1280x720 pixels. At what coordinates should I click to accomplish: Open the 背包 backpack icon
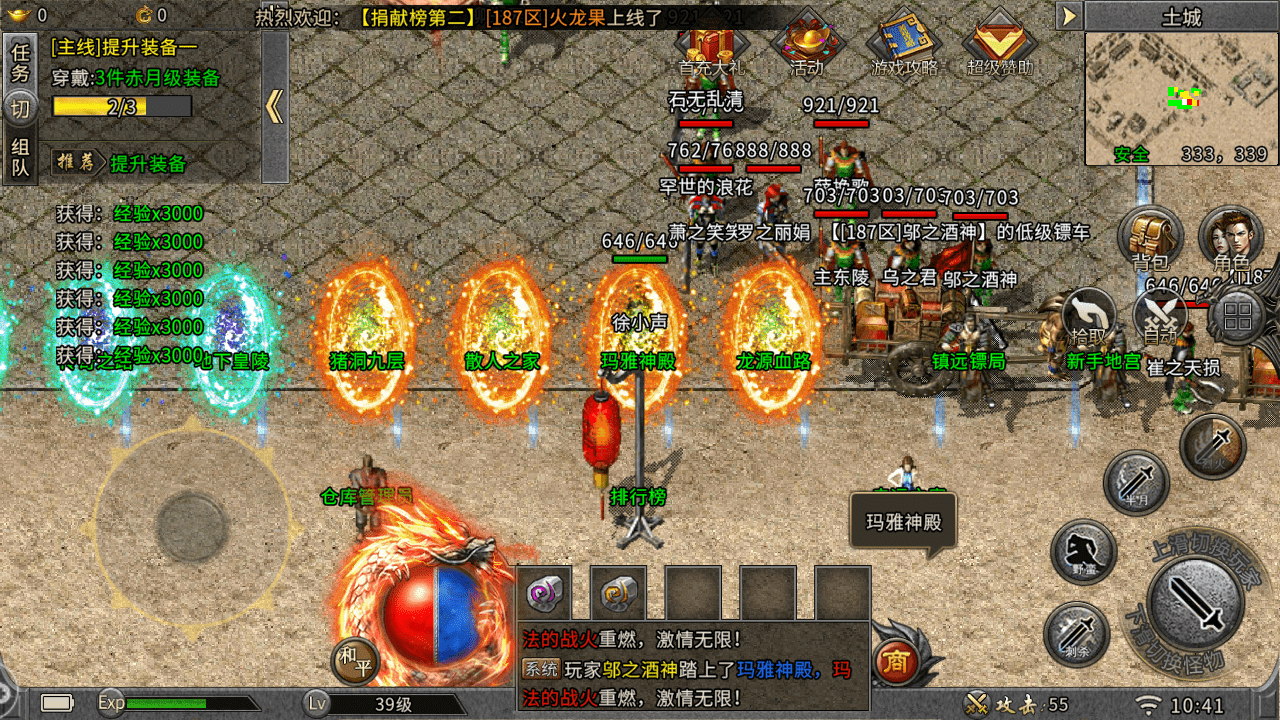coord(1150,236)
